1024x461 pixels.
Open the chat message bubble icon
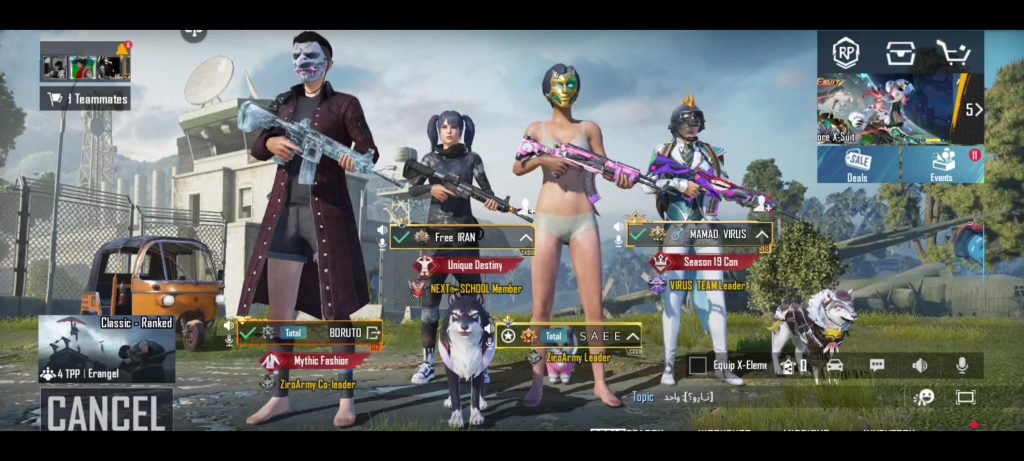click(877, 366)
